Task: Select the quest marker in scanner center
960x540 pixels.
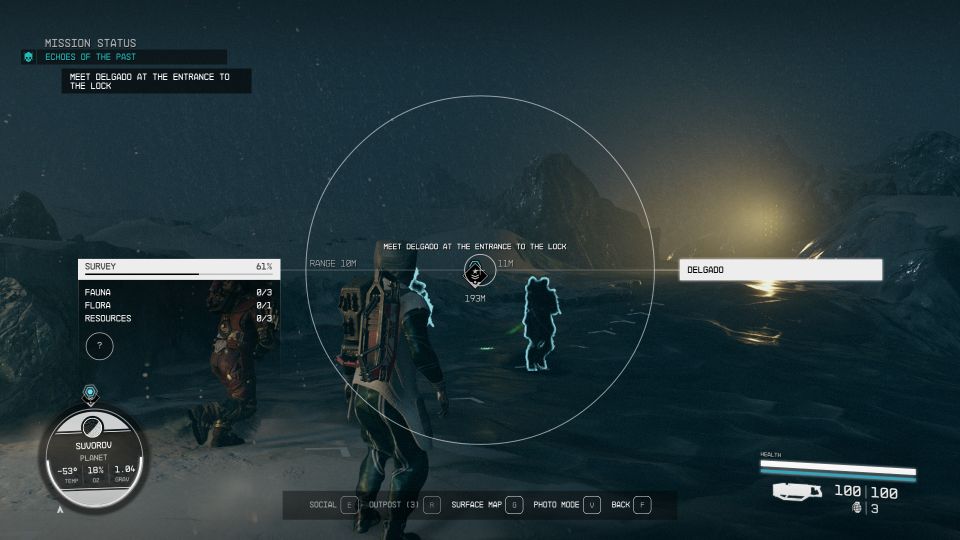Action: 478,270
